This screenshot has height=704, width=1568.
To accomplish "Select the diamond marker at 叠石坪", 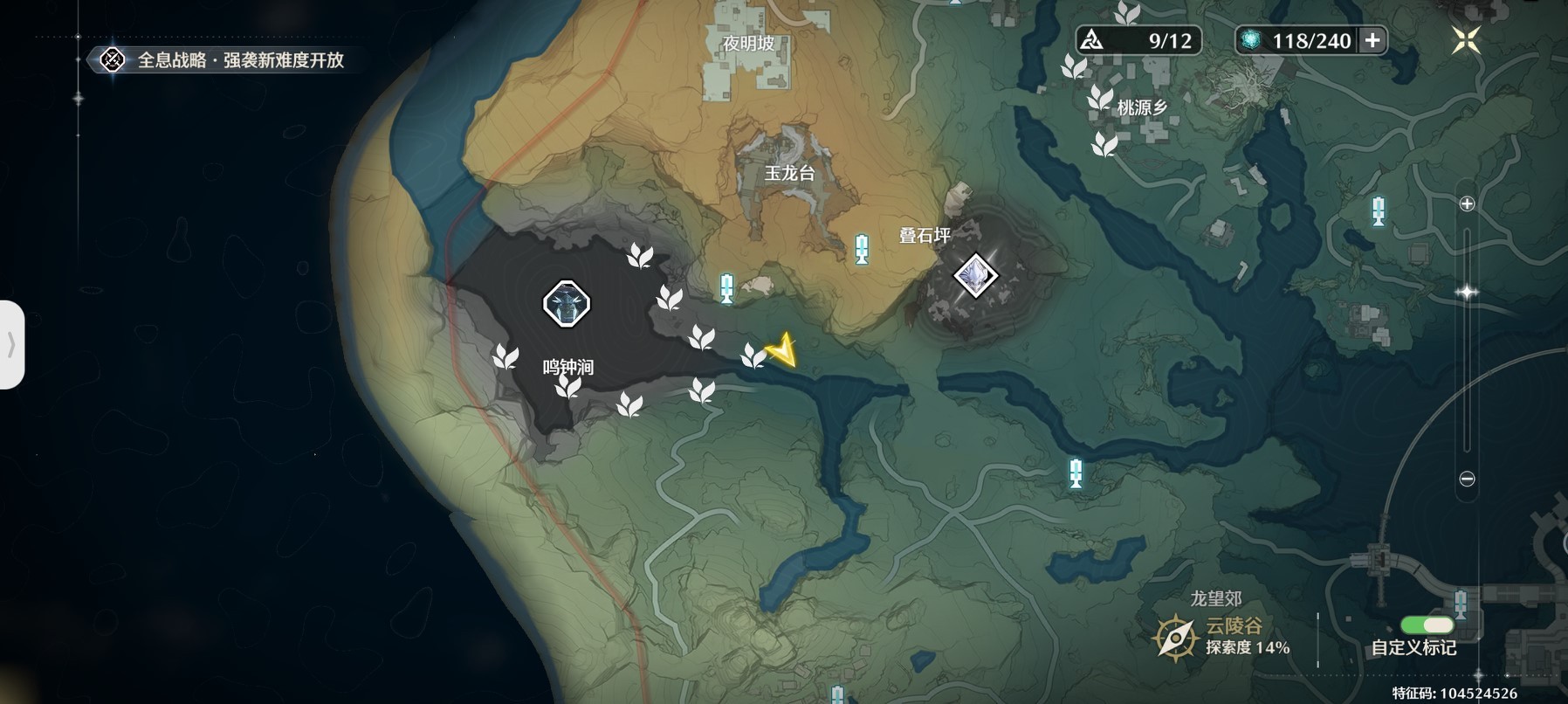I will pos(974,276).
